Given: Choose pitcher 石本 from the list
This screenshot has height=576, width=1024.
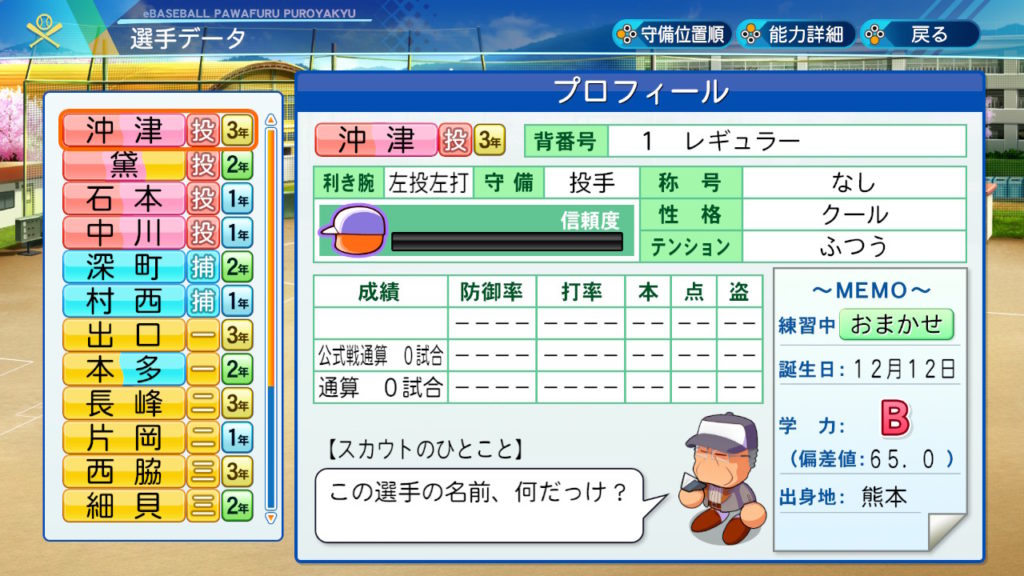Looking at the screenshot, I should tap(157, 198).
